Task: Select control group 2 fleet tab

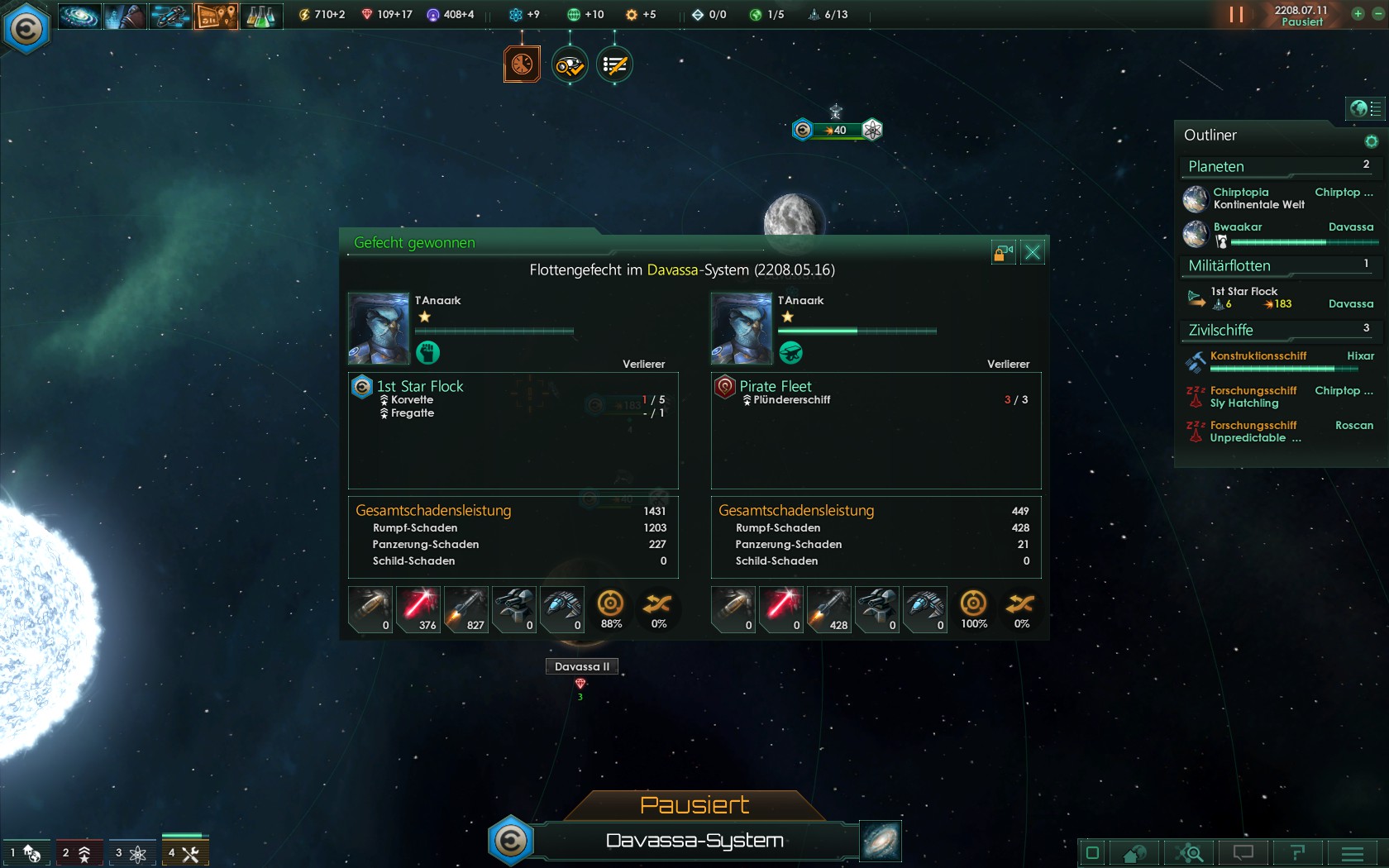Action: [78, 853]
